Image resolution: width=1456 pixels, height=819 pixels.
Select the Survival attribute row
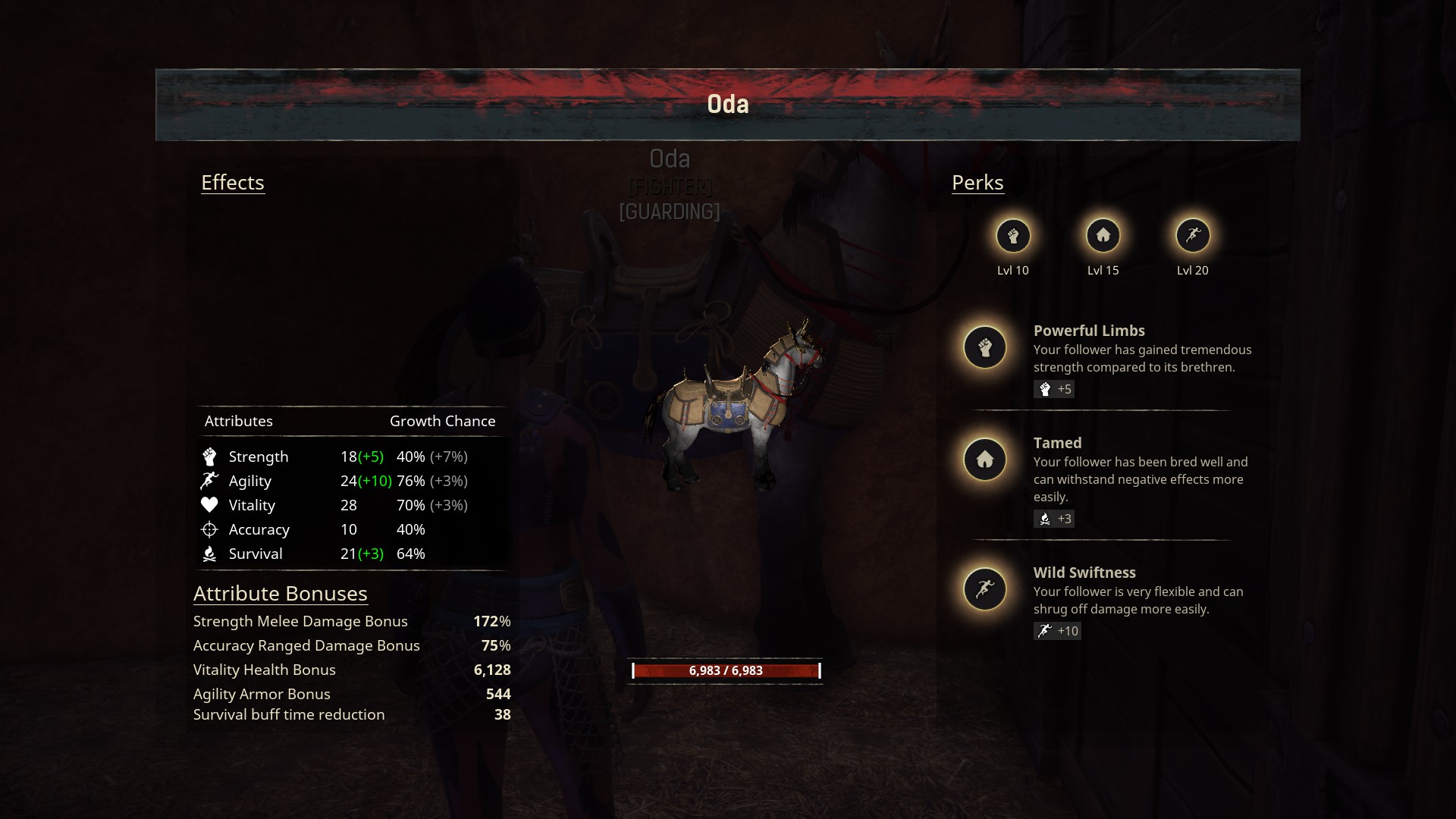[349, 554]
